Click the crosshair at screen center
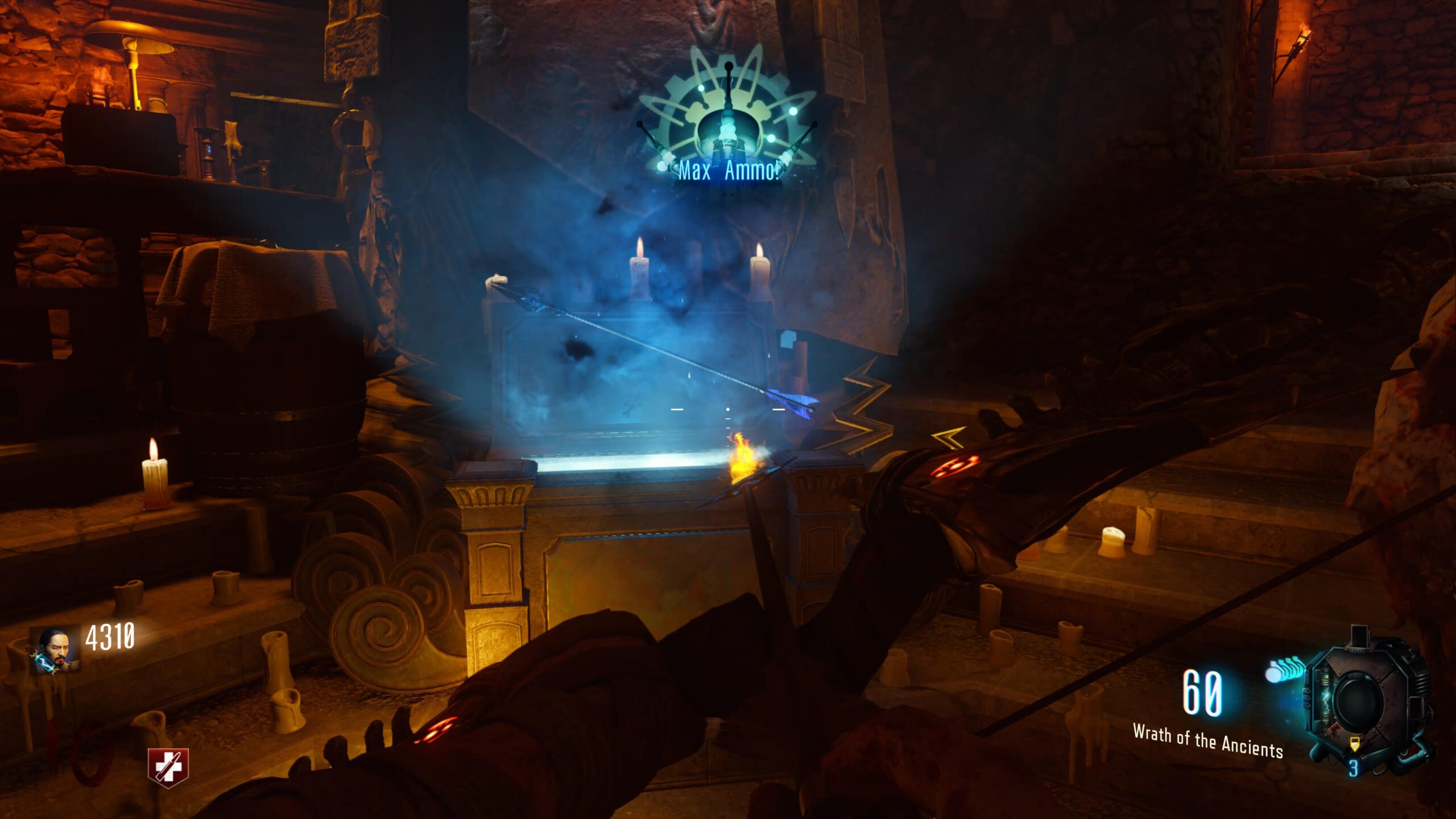 728,409
